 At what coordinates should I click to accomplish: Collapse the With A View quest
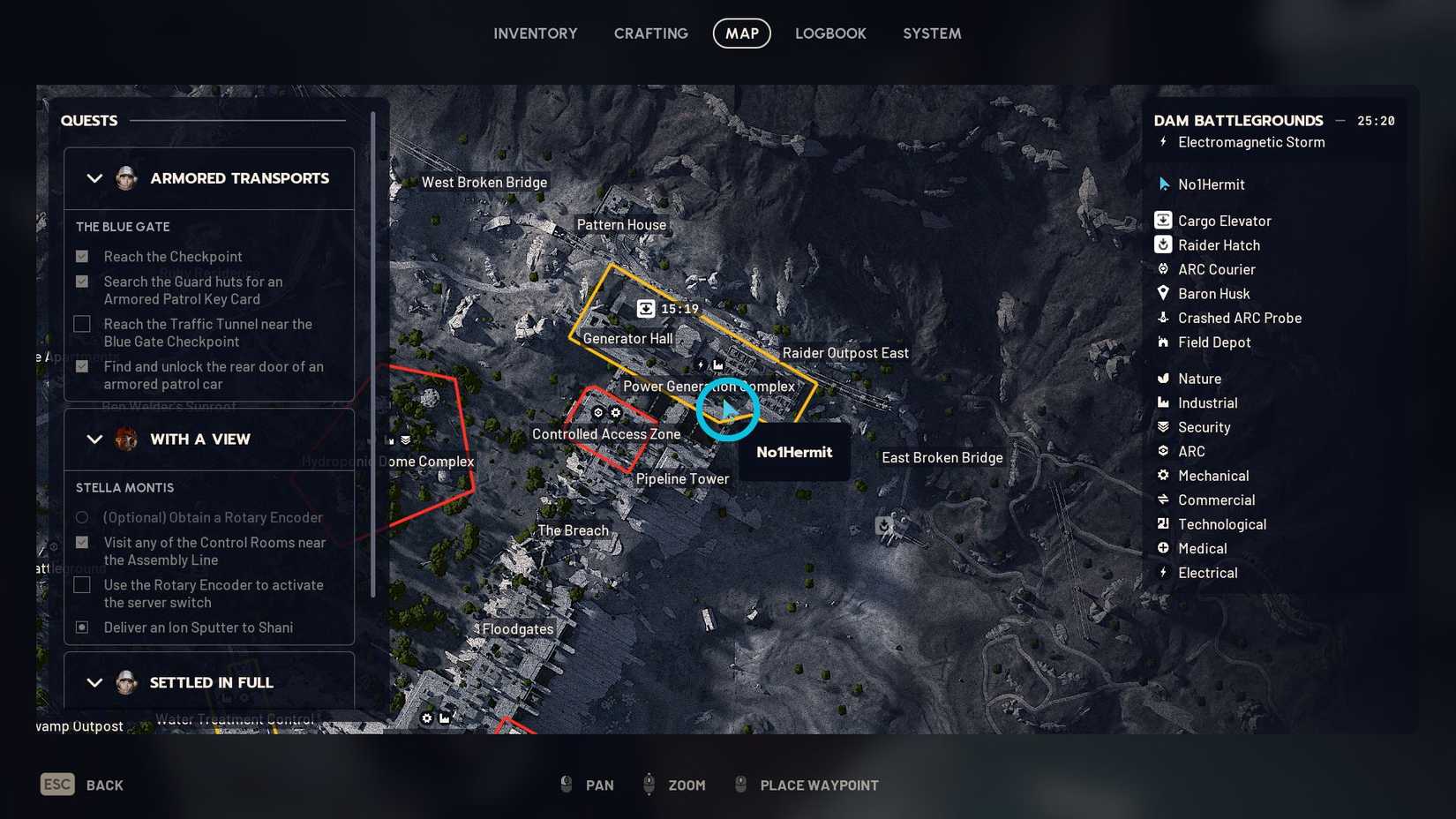click(x=95, y=439)
